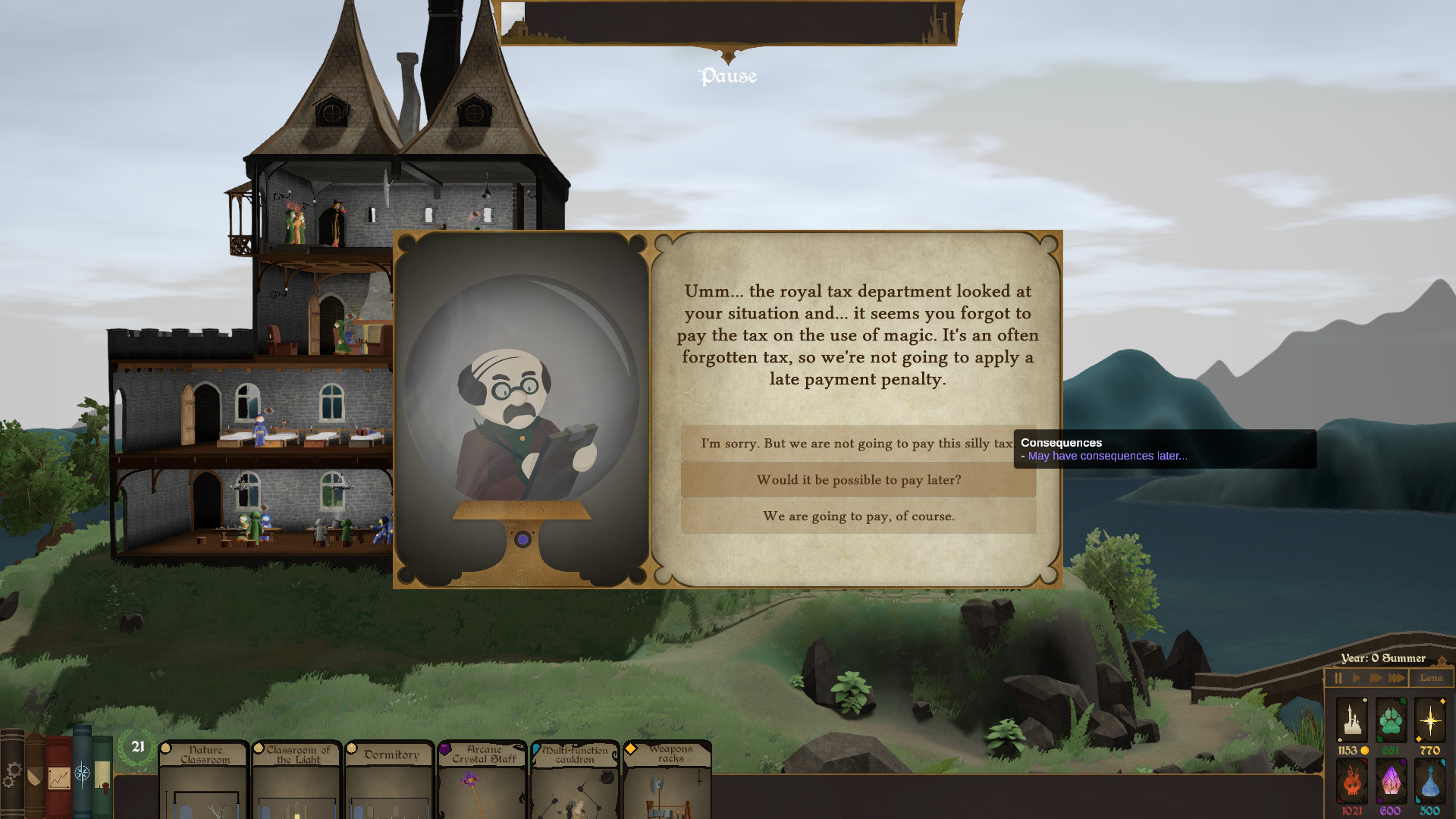Select the green paw print resource card
The image size is (1456, 819).
coord(1391,720)
